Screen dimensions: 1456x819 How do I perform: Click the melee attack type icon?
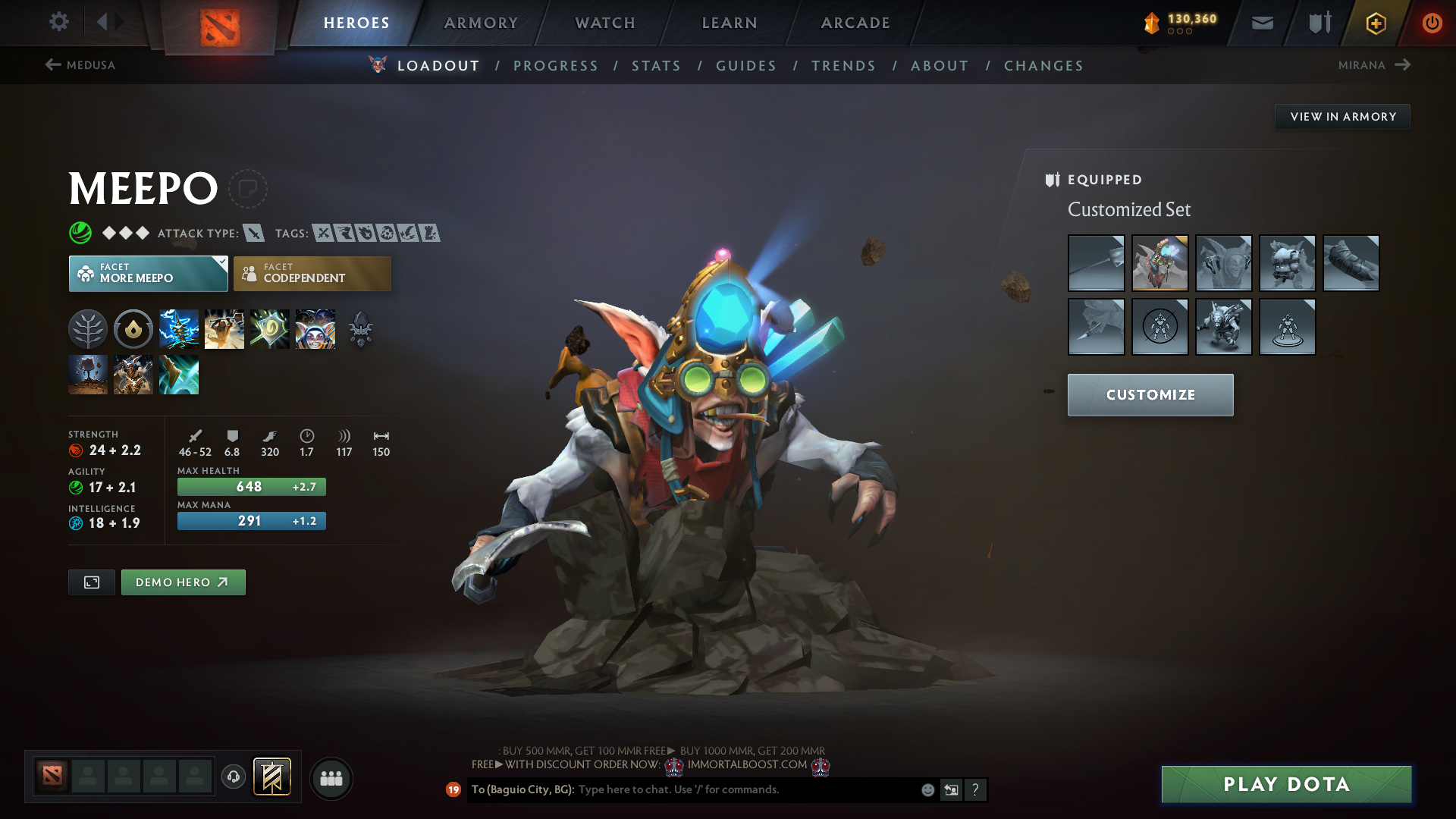click(253, 233)
